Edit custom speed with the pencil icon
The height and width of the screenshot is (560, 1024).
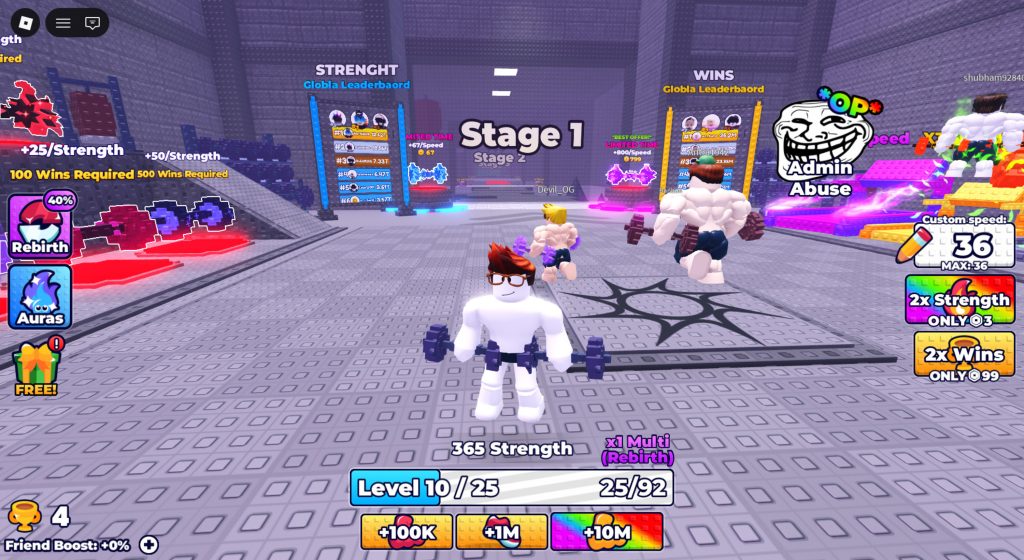tap(915, 245)
